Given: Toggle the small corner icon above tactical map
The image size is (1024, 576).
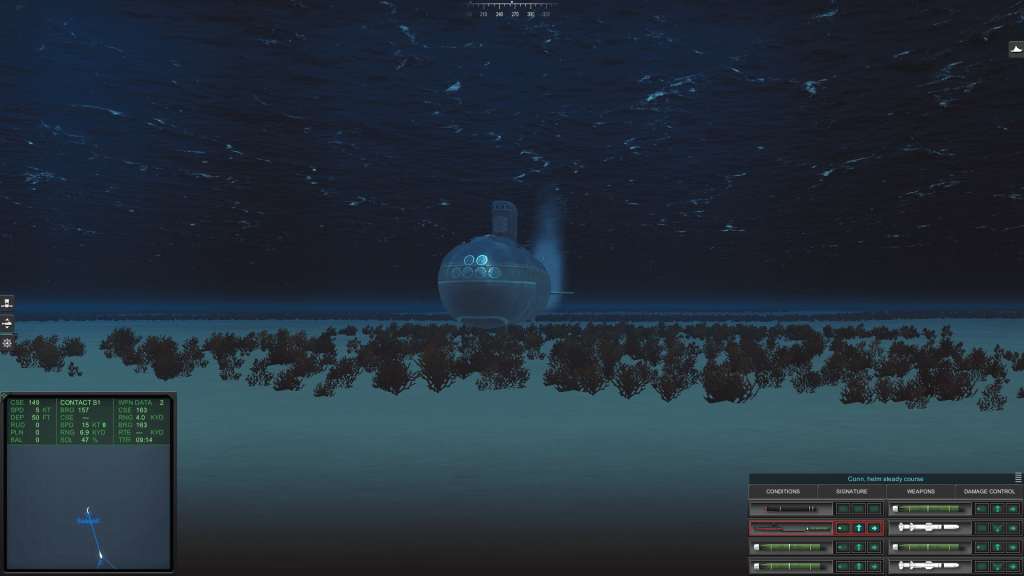Looking at the screenshot, I should pyautogui.click(x=5, y=396).
